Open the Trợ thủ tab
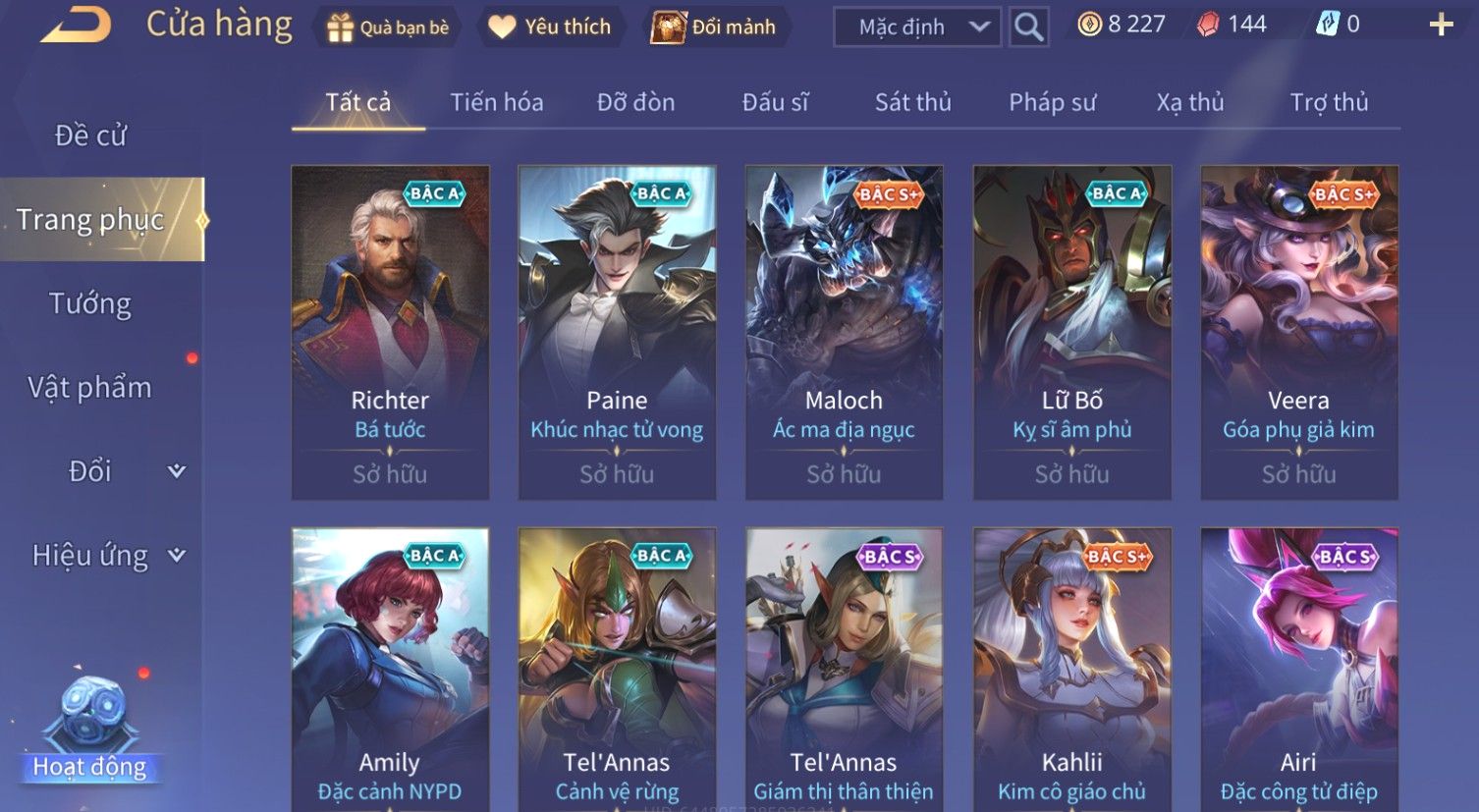Screen dimensions: 1479x812 1329,102
